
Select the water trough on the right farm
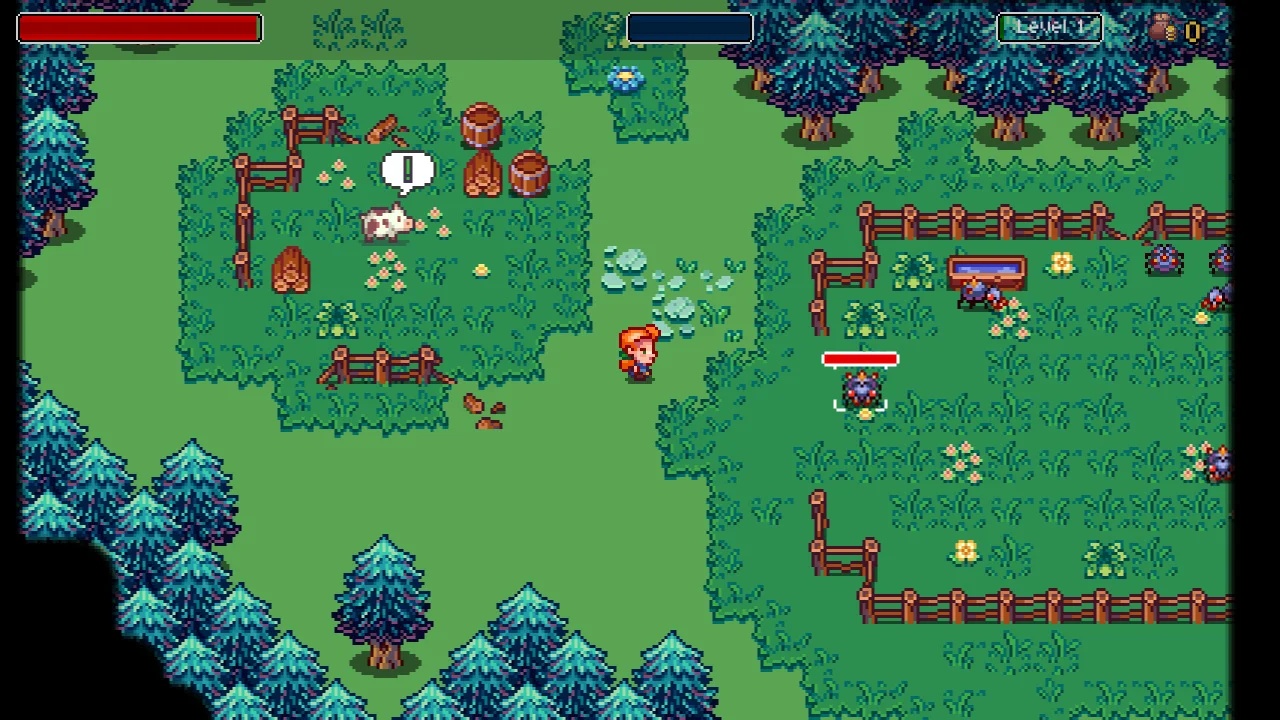click(988, 268)
